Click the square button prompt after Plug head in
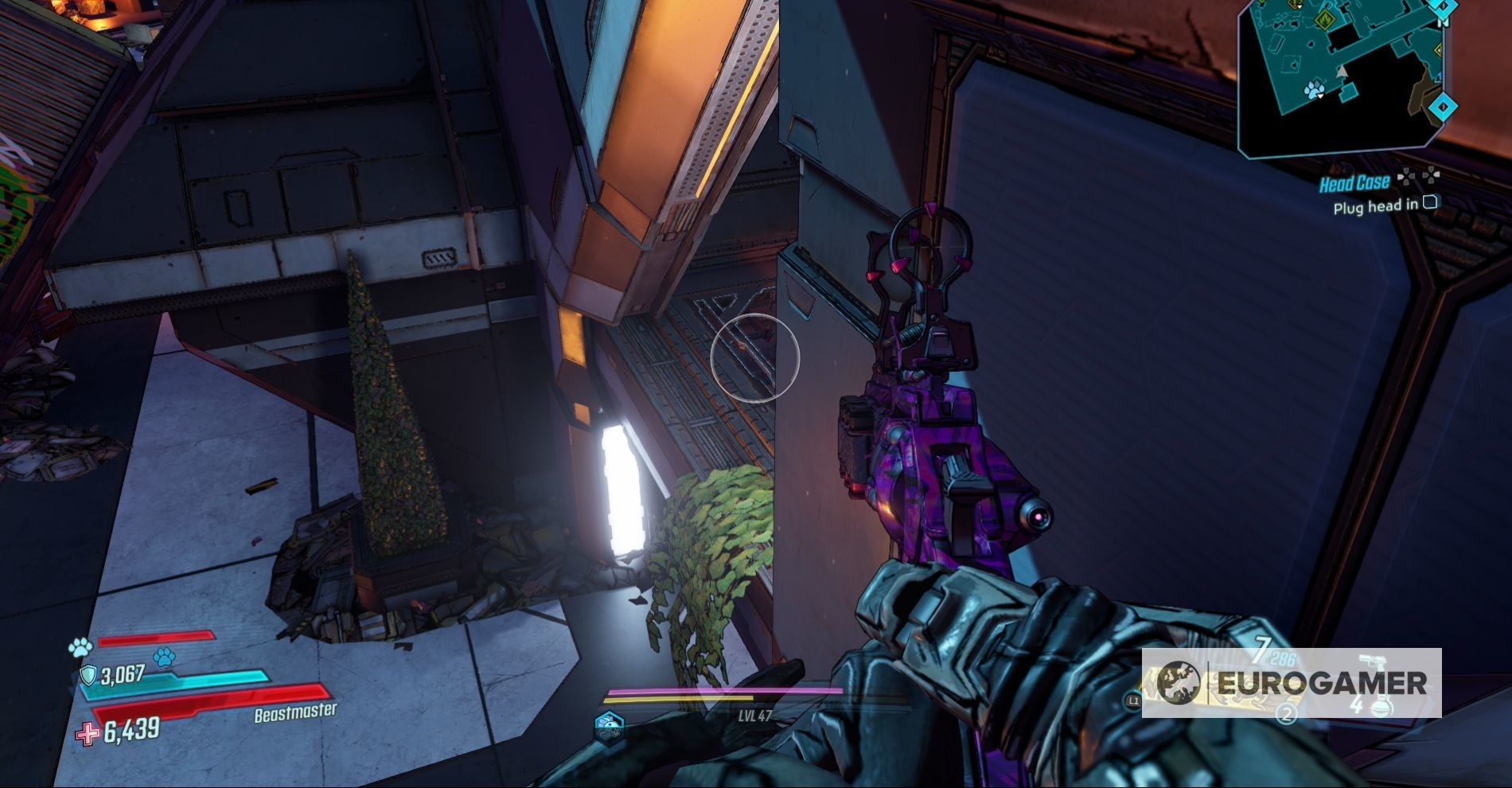This screenshot has height=788, width=1512. pos(1432,204)
